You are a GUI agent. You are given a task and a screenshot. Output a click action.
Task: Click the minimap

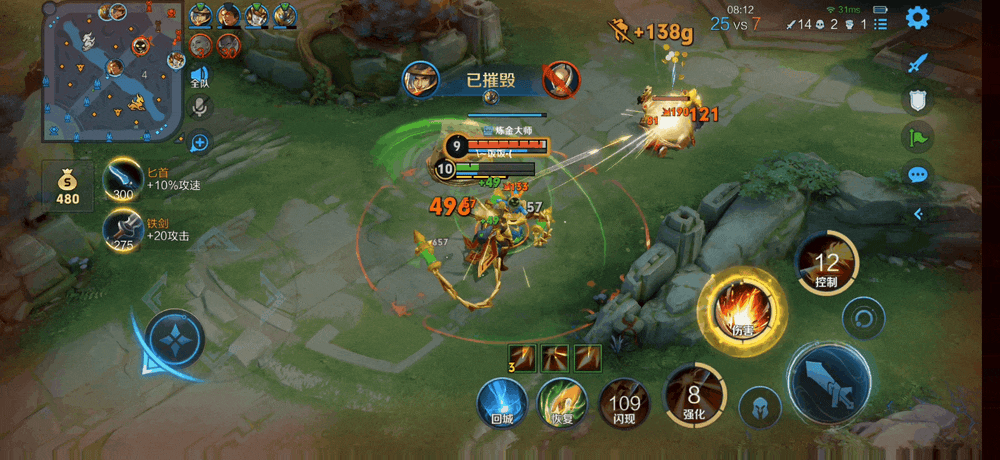pos(112,73)
